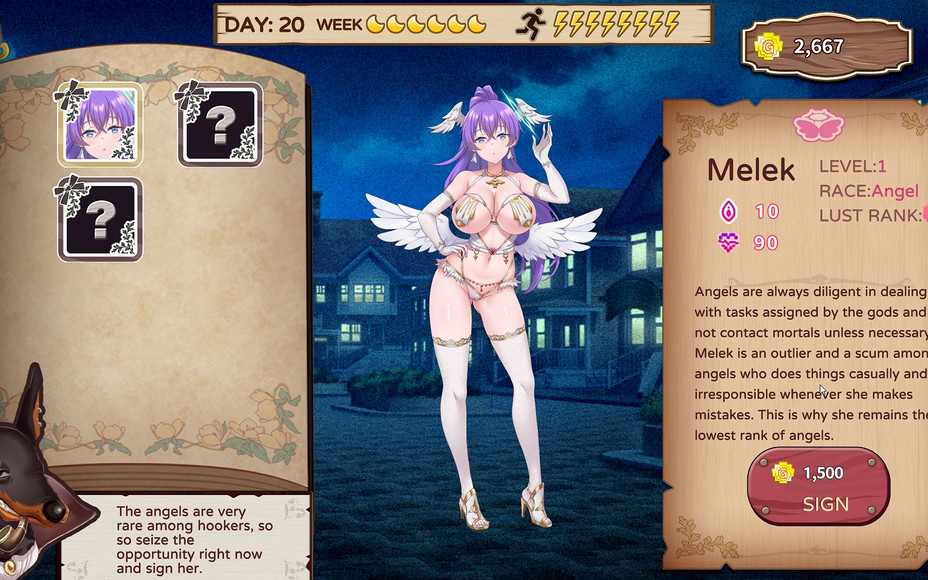Select the purple-haired angel portrait
The width and height of the screenshot is (928, 580).
(x=98, y=125)
